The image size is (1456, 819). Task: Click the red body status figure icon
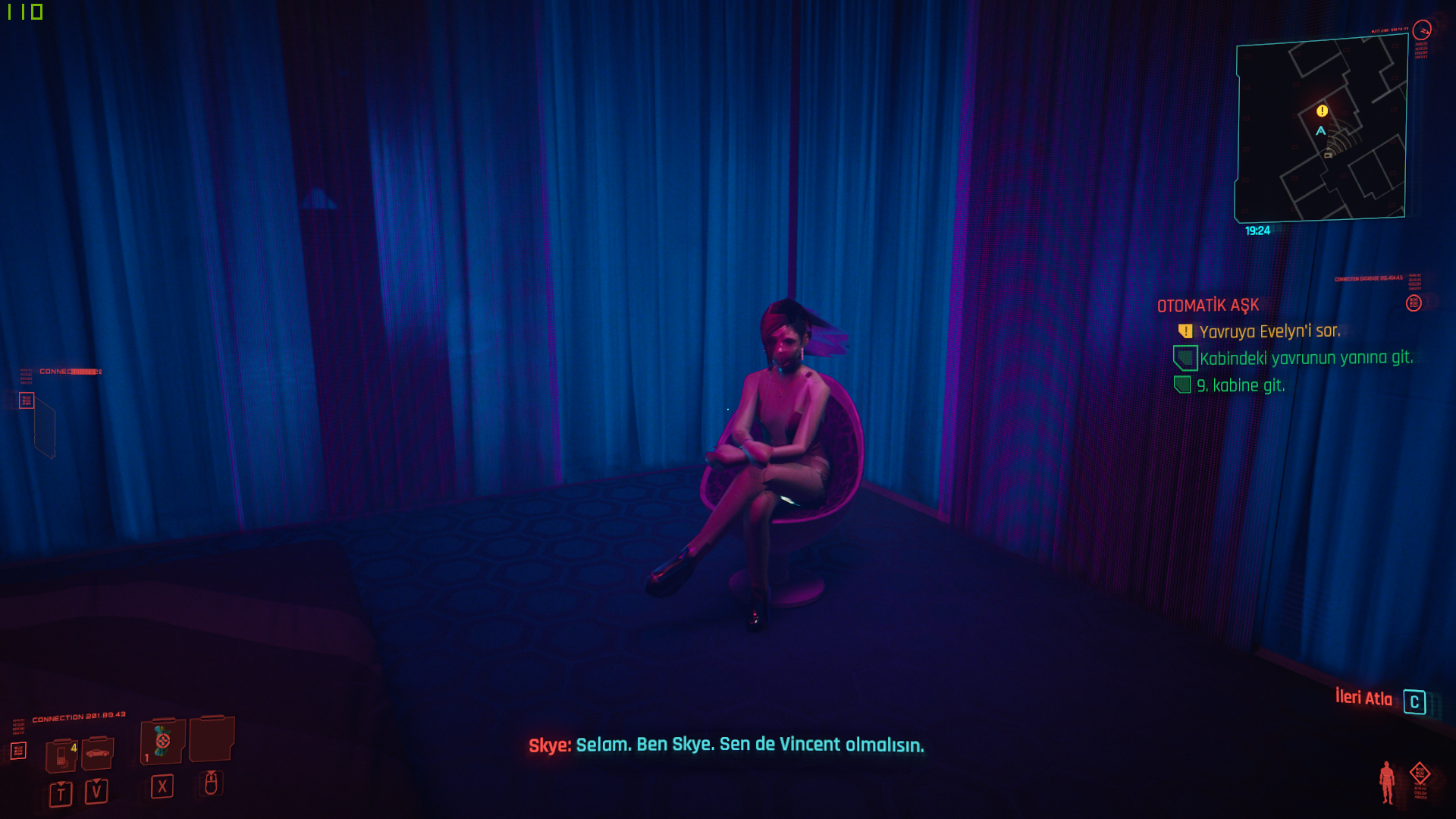tap(1387, 782)
